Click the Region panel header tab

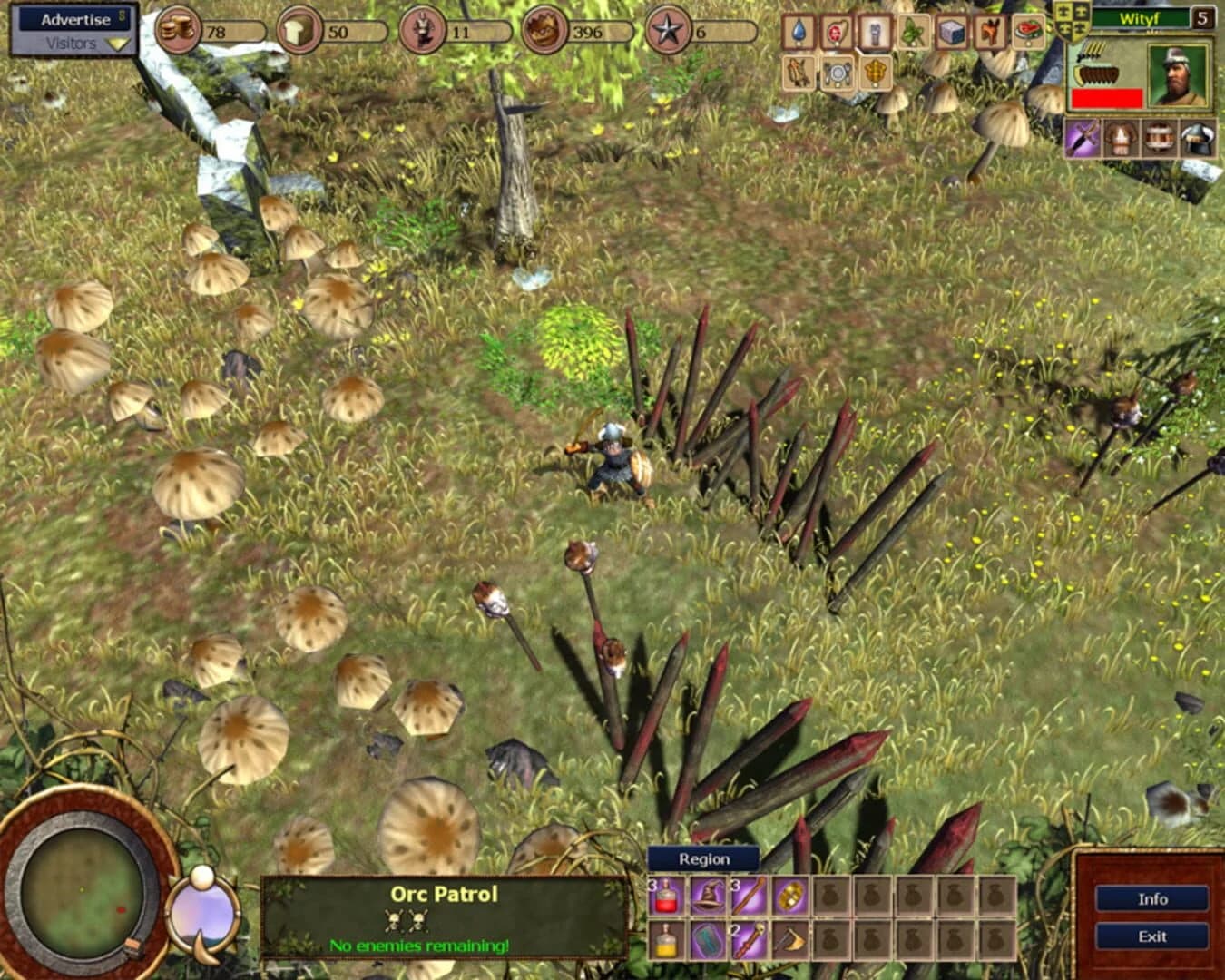703,857
